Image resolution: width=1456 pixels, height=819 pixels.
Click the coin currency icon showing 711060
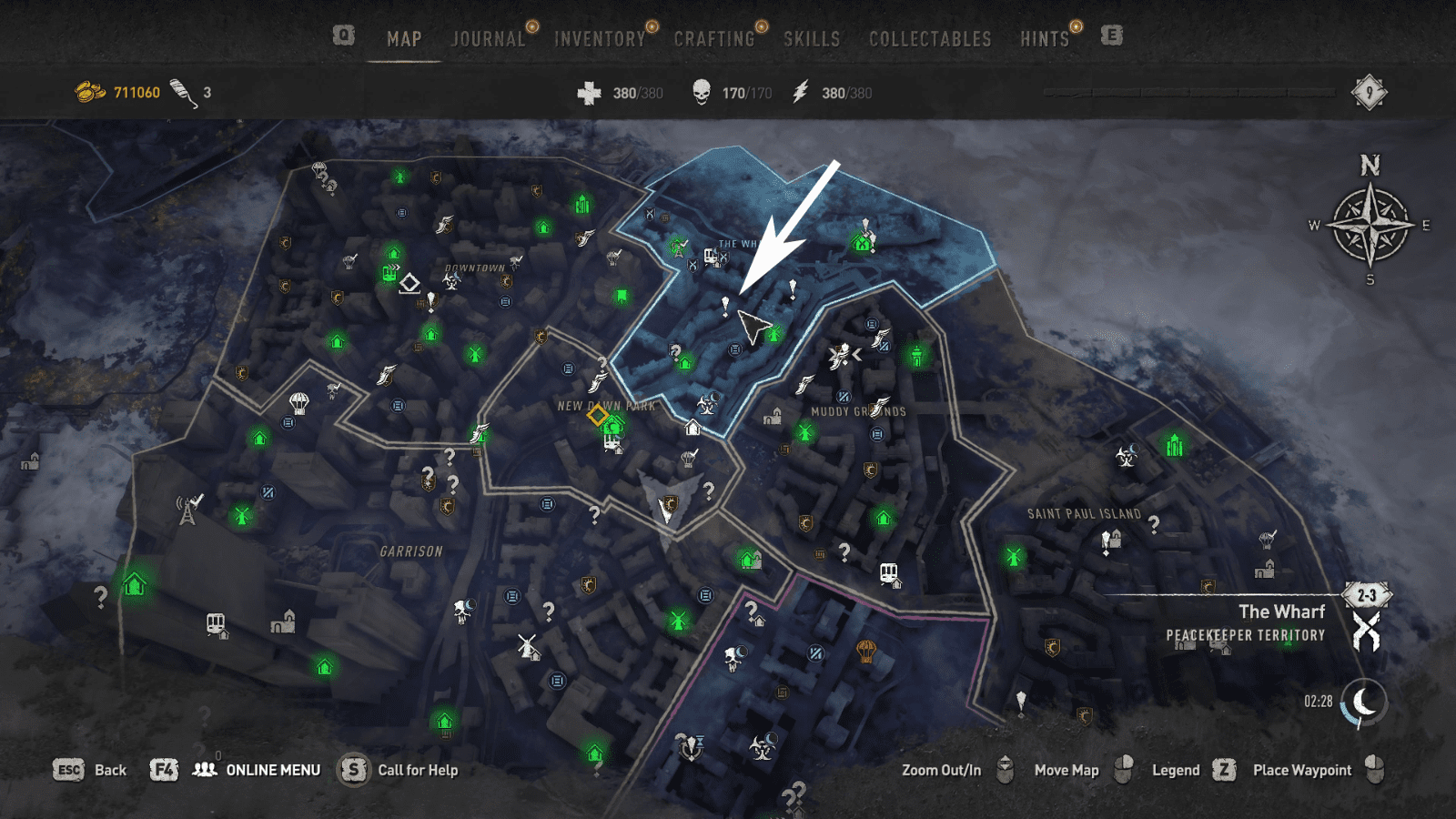coord(88,88)
